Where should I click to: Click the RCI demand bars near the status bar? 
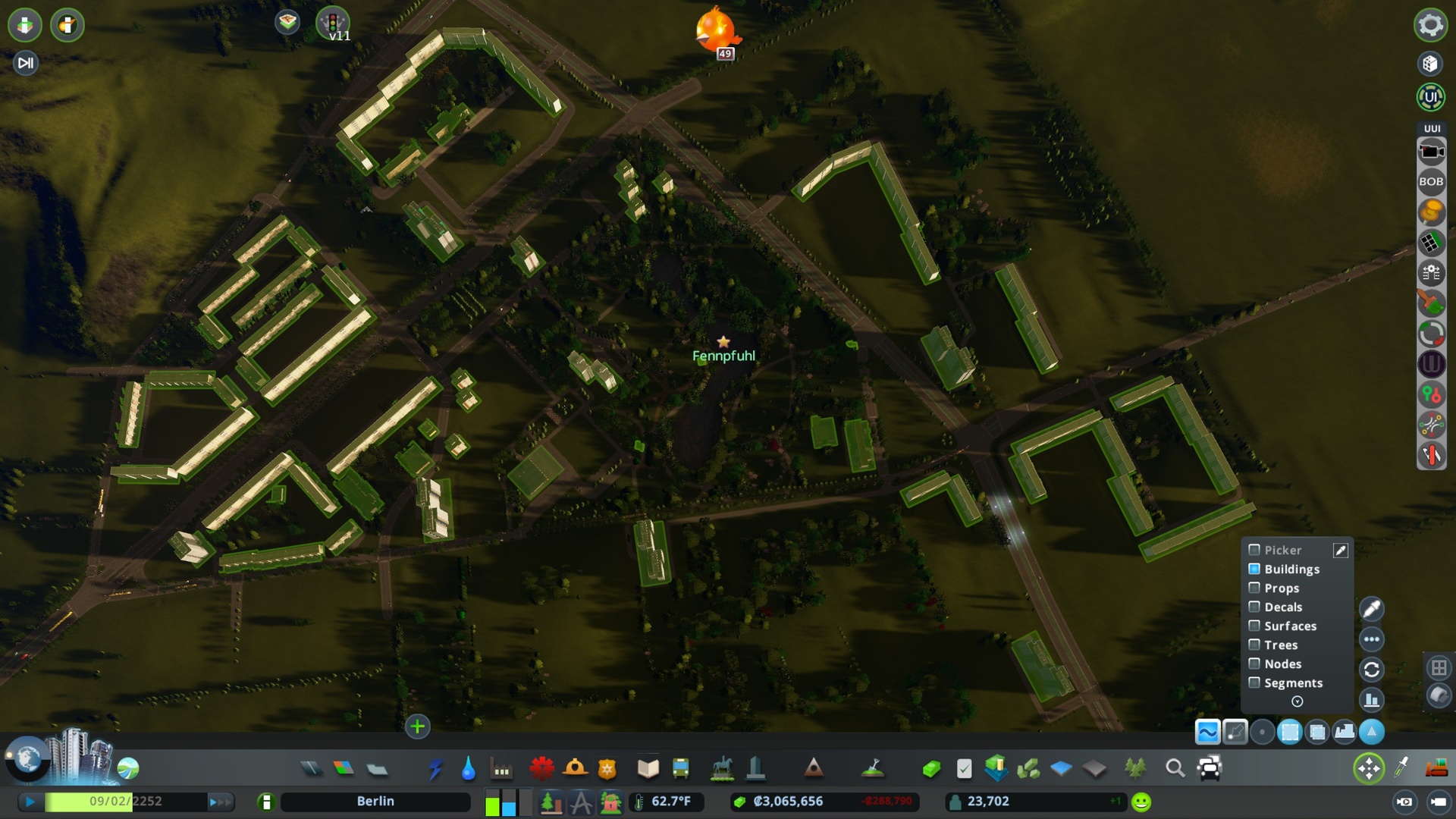[x=507, y=801]
